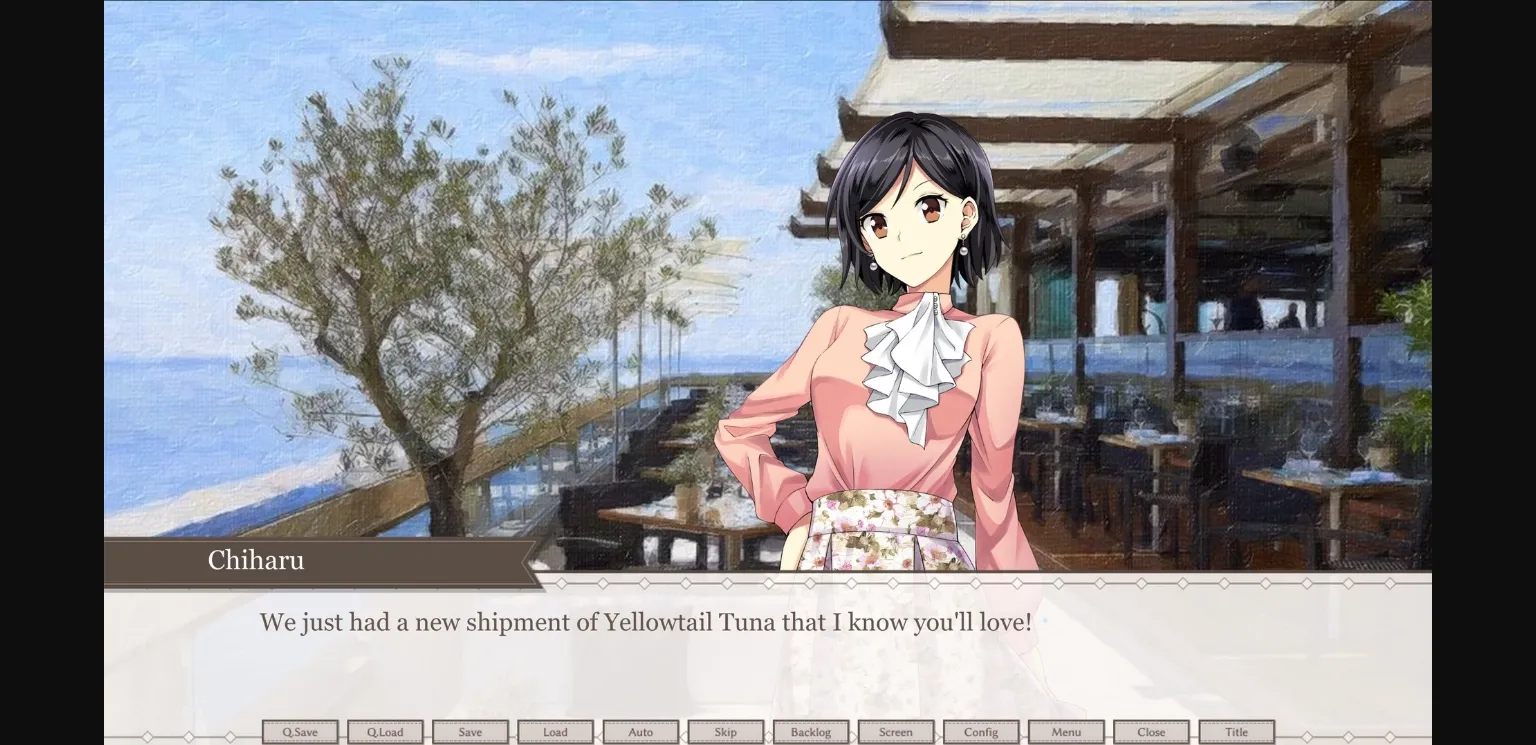Click the Yellowtail Tuna dialogue line

point(646,622)
